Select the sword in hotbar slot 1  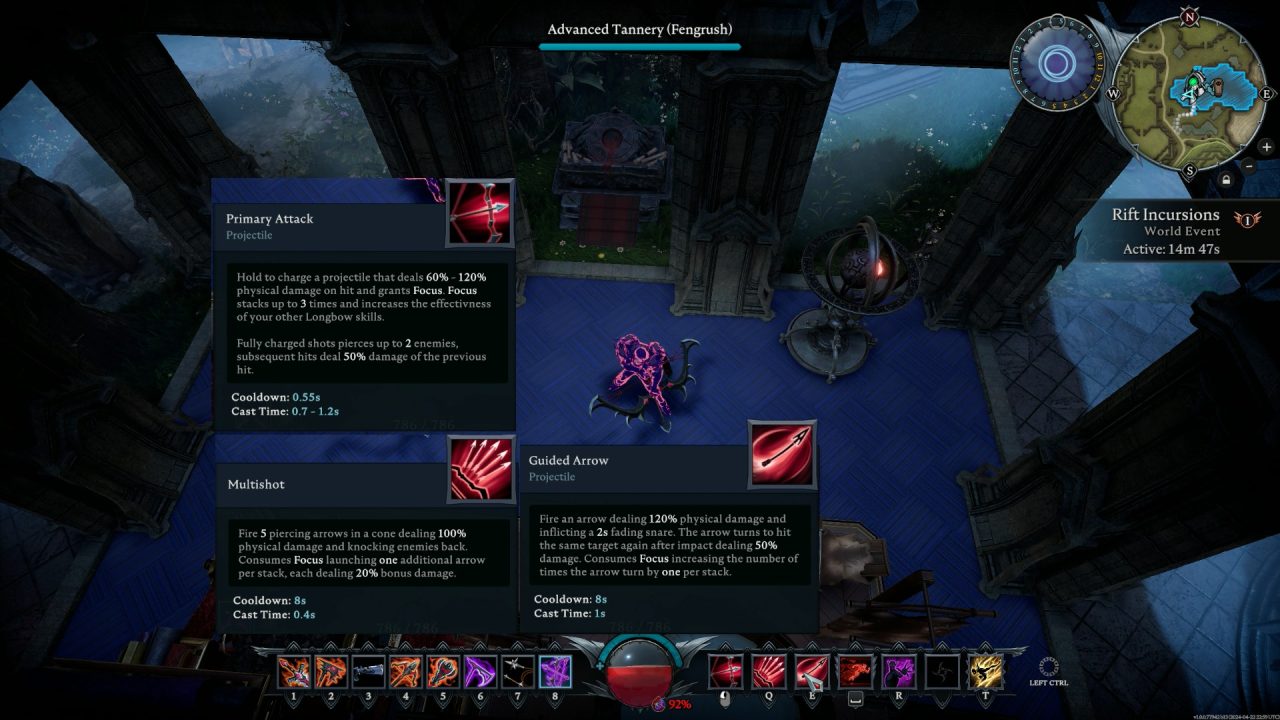(x=293, y=671)
